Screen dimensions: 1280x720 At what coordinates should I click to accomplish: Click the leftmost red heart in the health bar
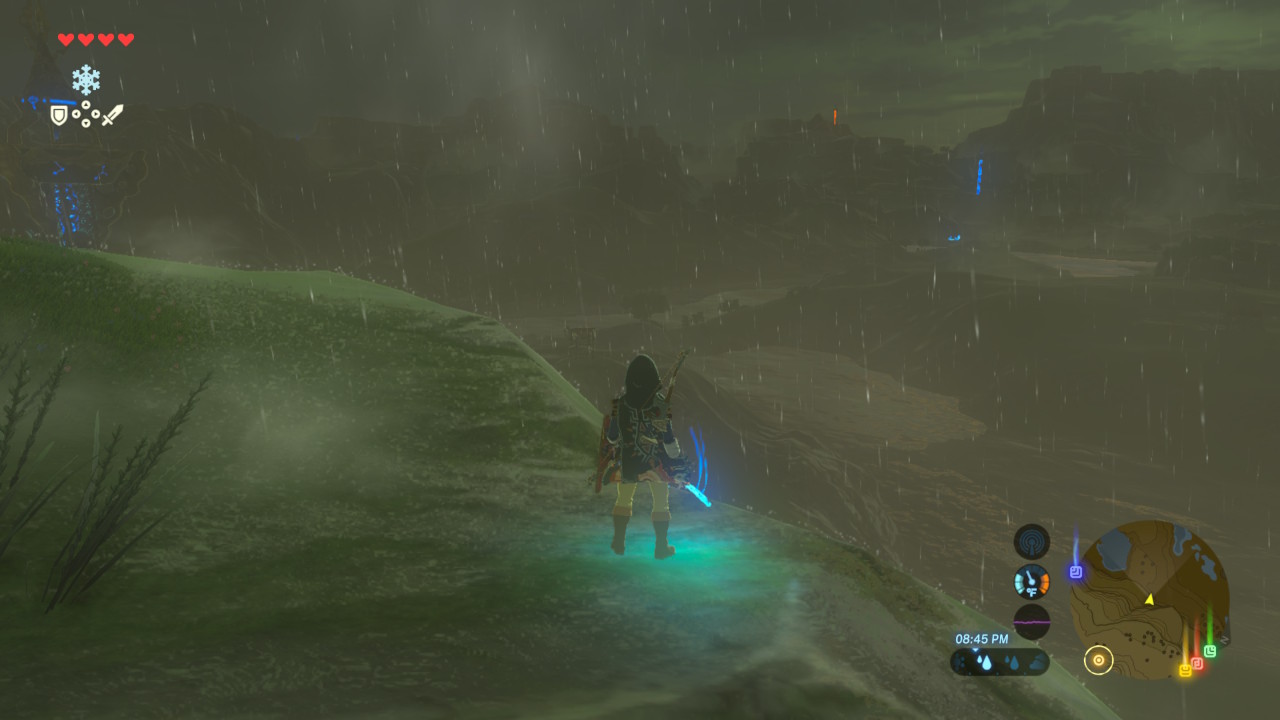64,40
